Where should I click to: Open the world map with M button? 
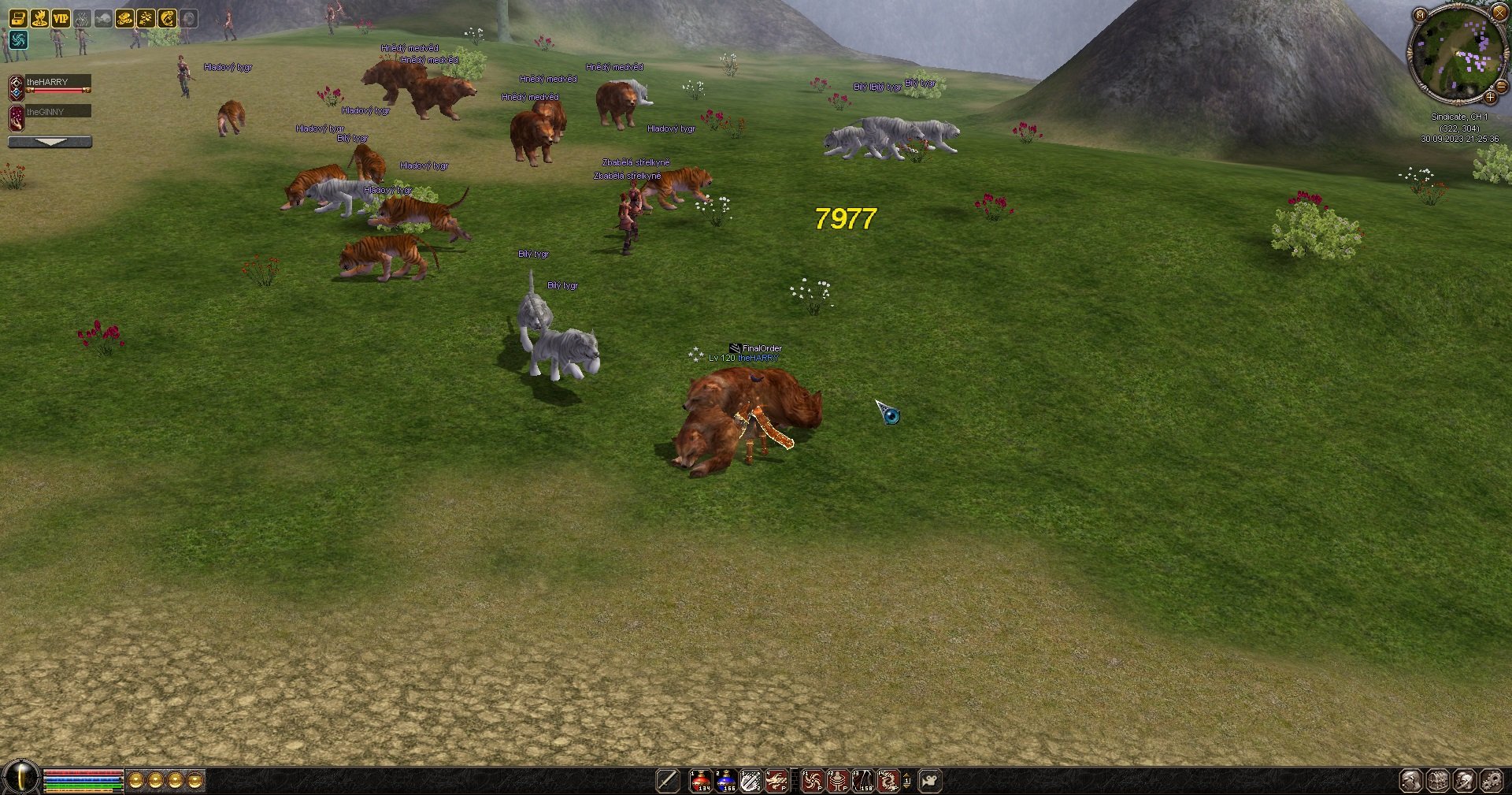1420,14
